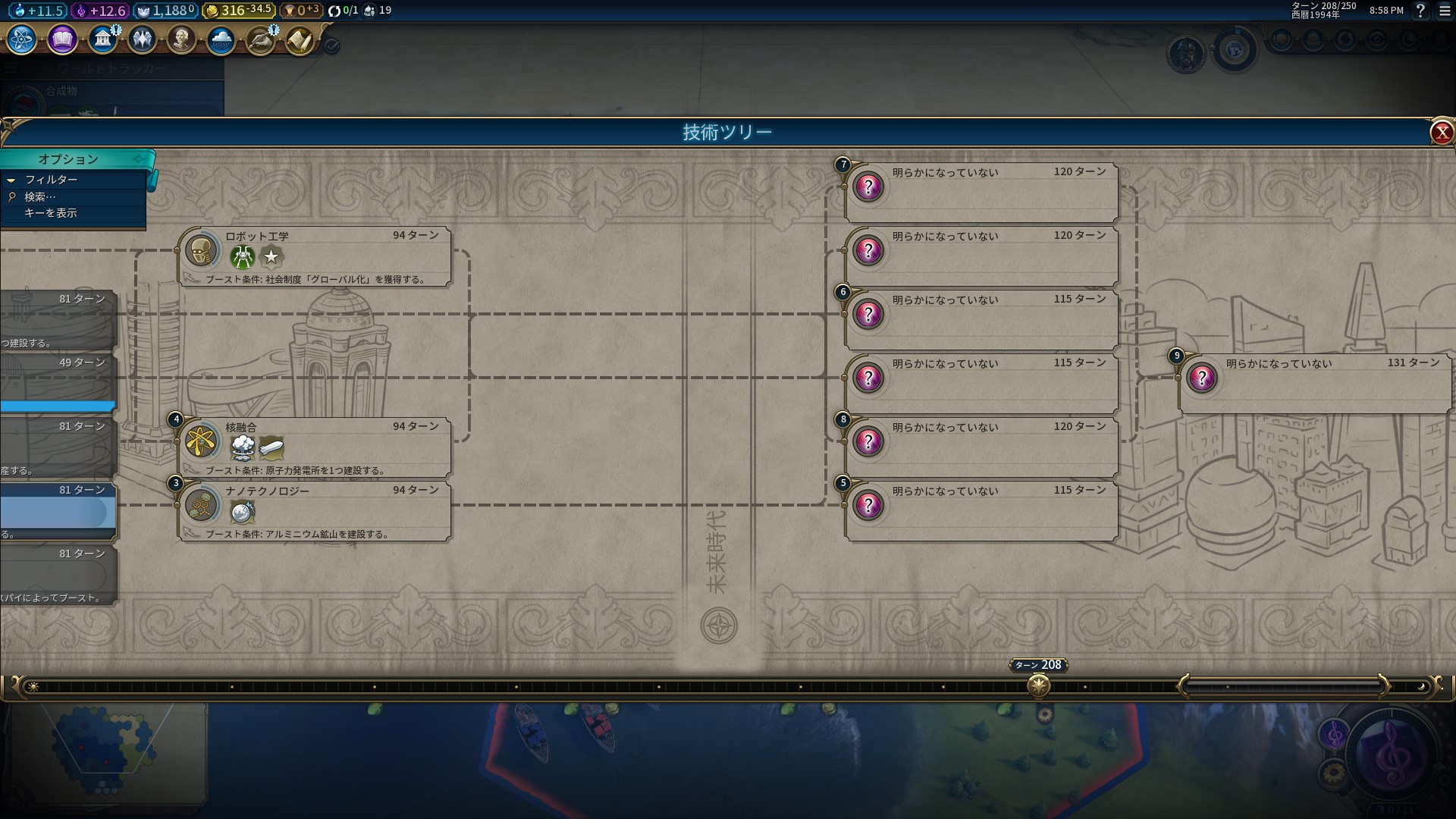Open the winged religion button
Image resolution: width=1456 pixels, height=819 pixels.
click(x=142, y=39)
